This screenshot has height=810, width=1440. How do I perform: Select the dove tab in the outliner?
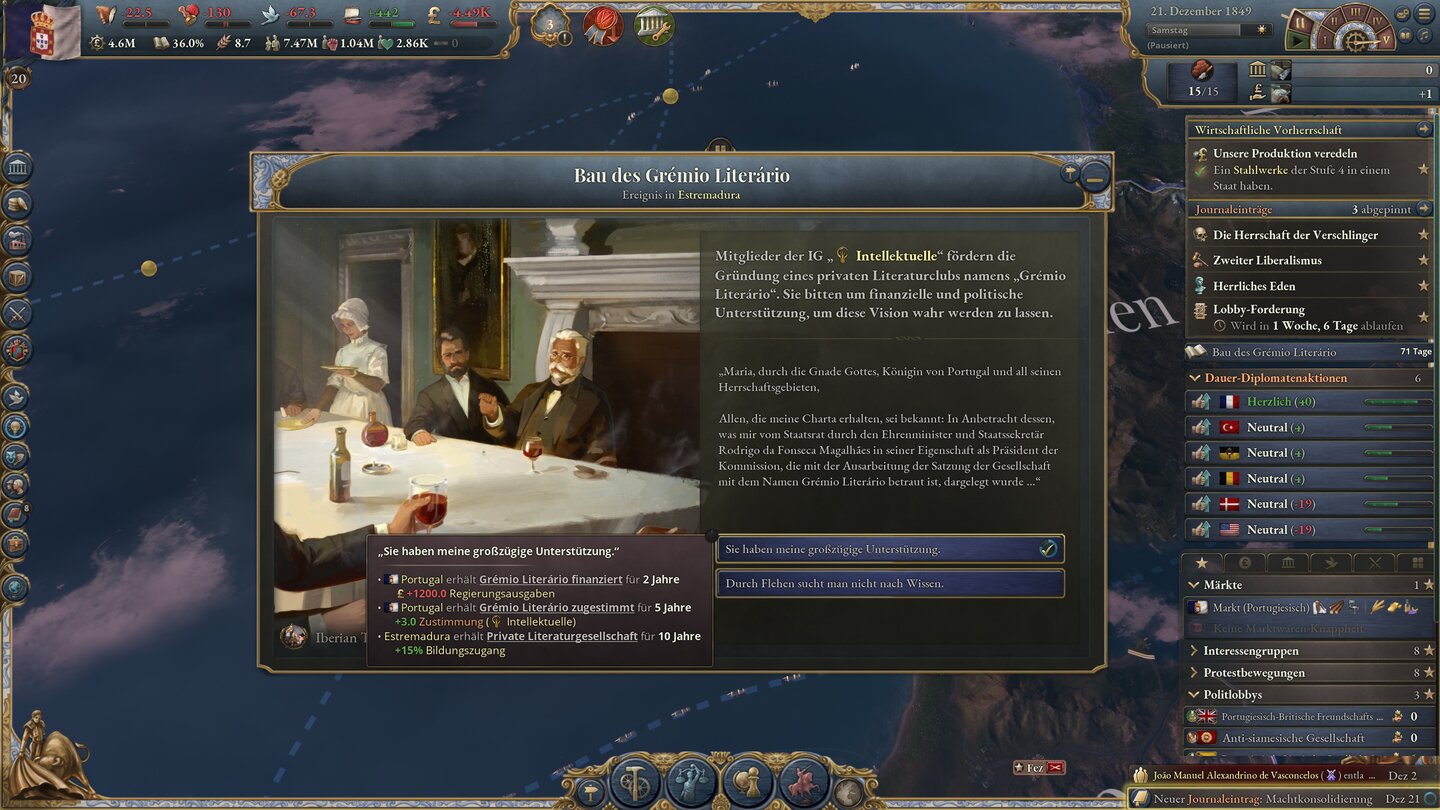coord(1332,562)
